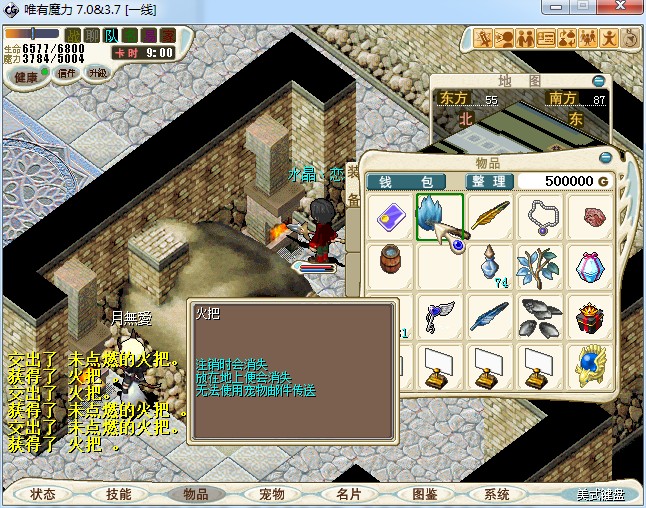Click the 整理 sort button in inventory
Image resolution: width=646 pixels, height=508 pixels.
pos(490,181)
